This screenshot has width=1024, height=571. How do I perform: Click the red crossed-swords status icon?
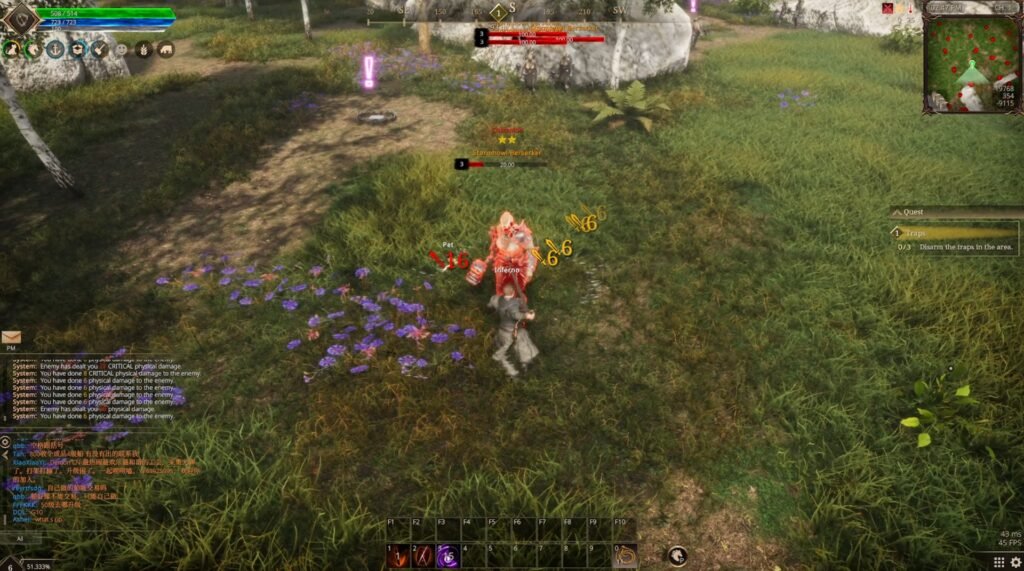887,8
